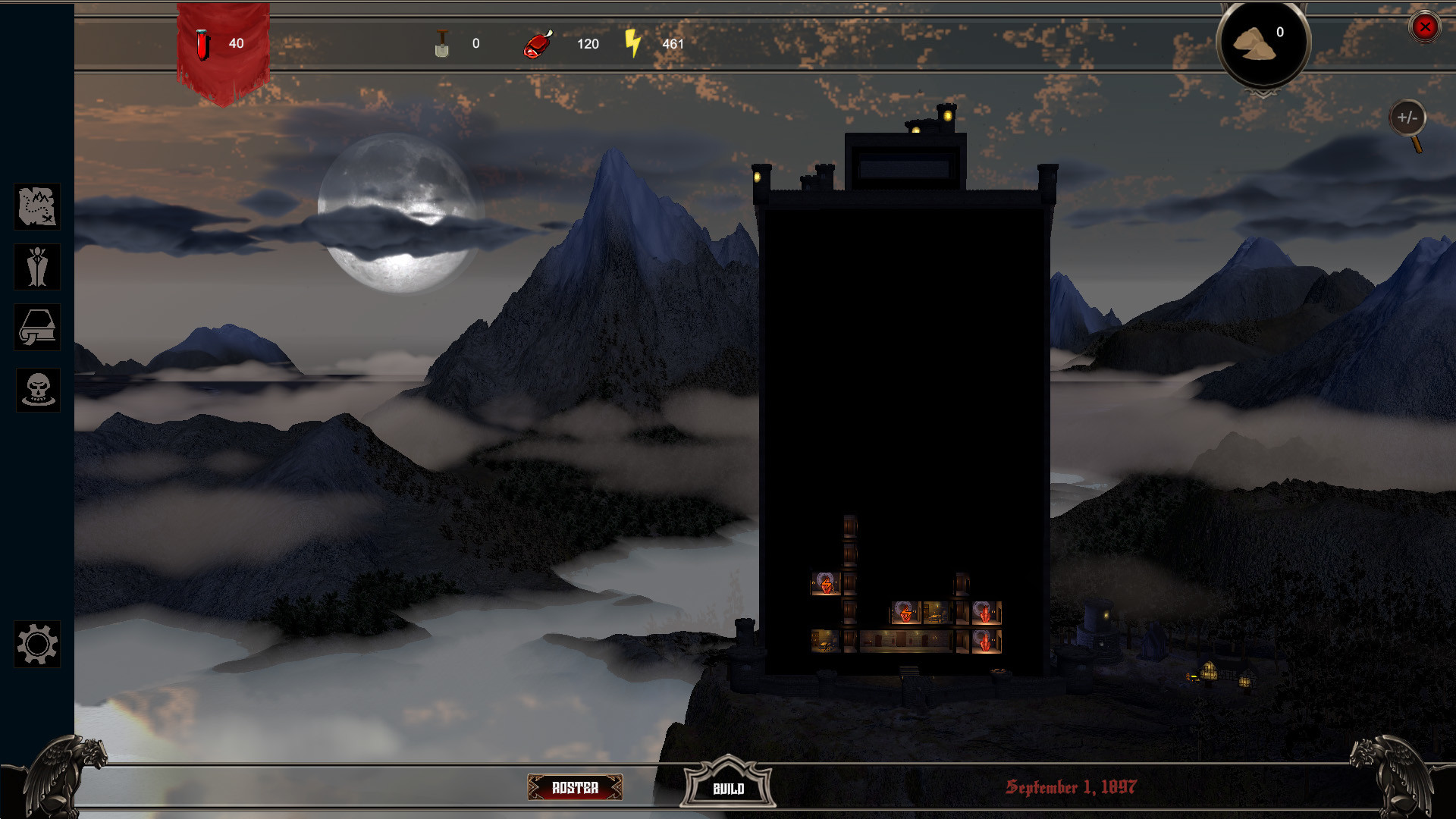Open the settings gear at bottom left
1456x819 pixels.
37,645
